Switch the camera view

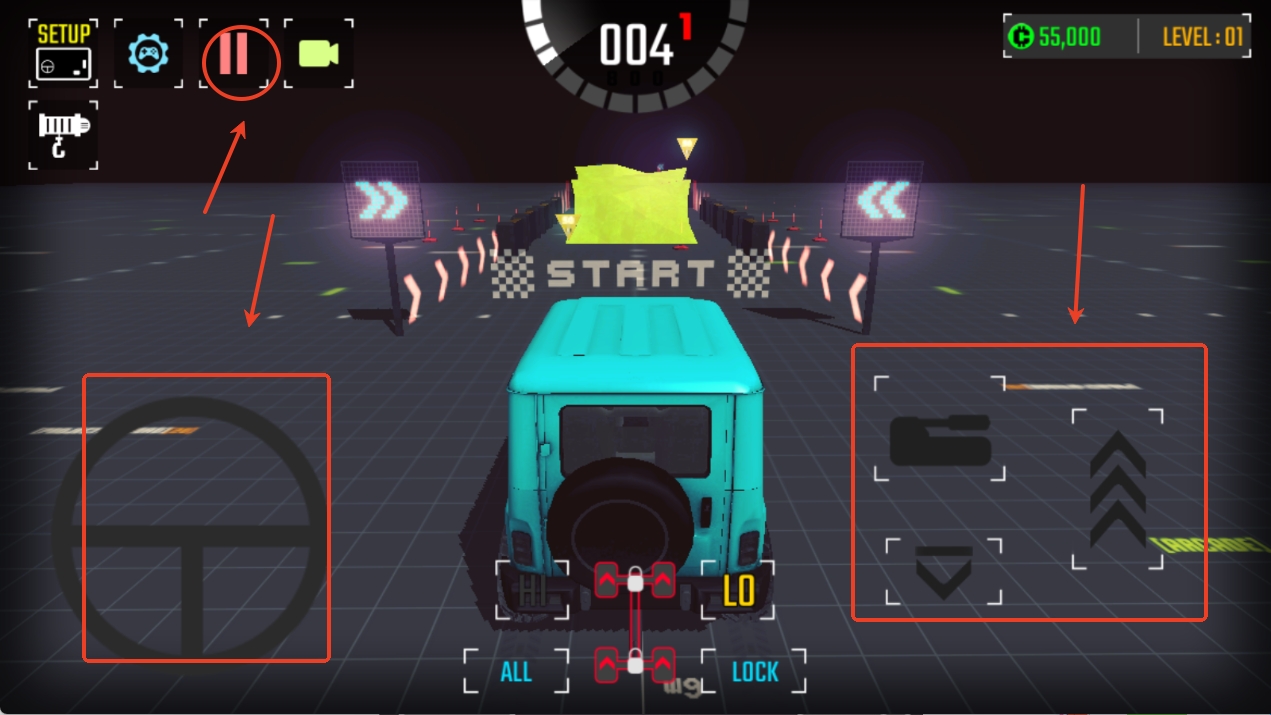point(318,53)
